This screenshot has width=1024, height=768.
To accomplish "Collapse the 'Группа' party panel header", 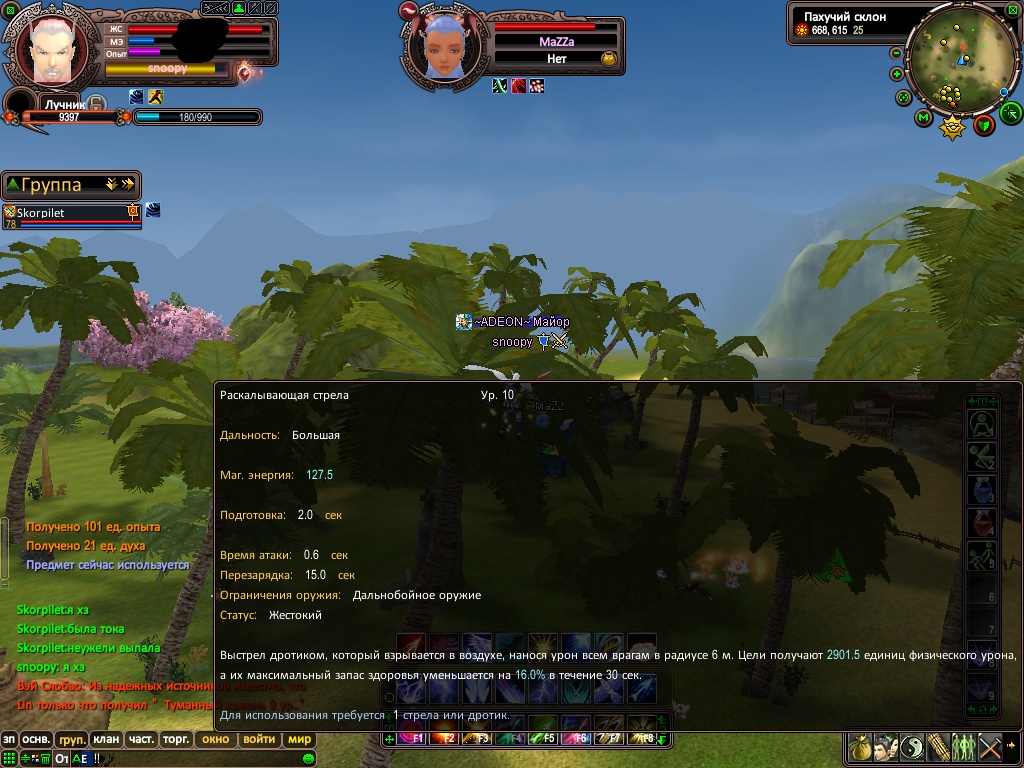I will click(x=12, y=185).
